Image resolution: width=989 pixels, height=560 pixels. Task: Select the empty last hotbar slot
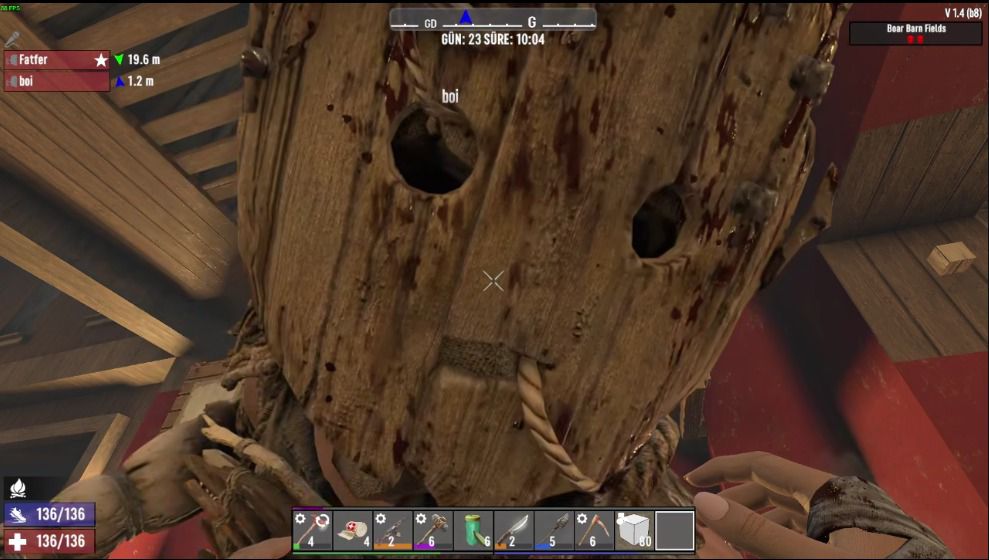point(674,530)
